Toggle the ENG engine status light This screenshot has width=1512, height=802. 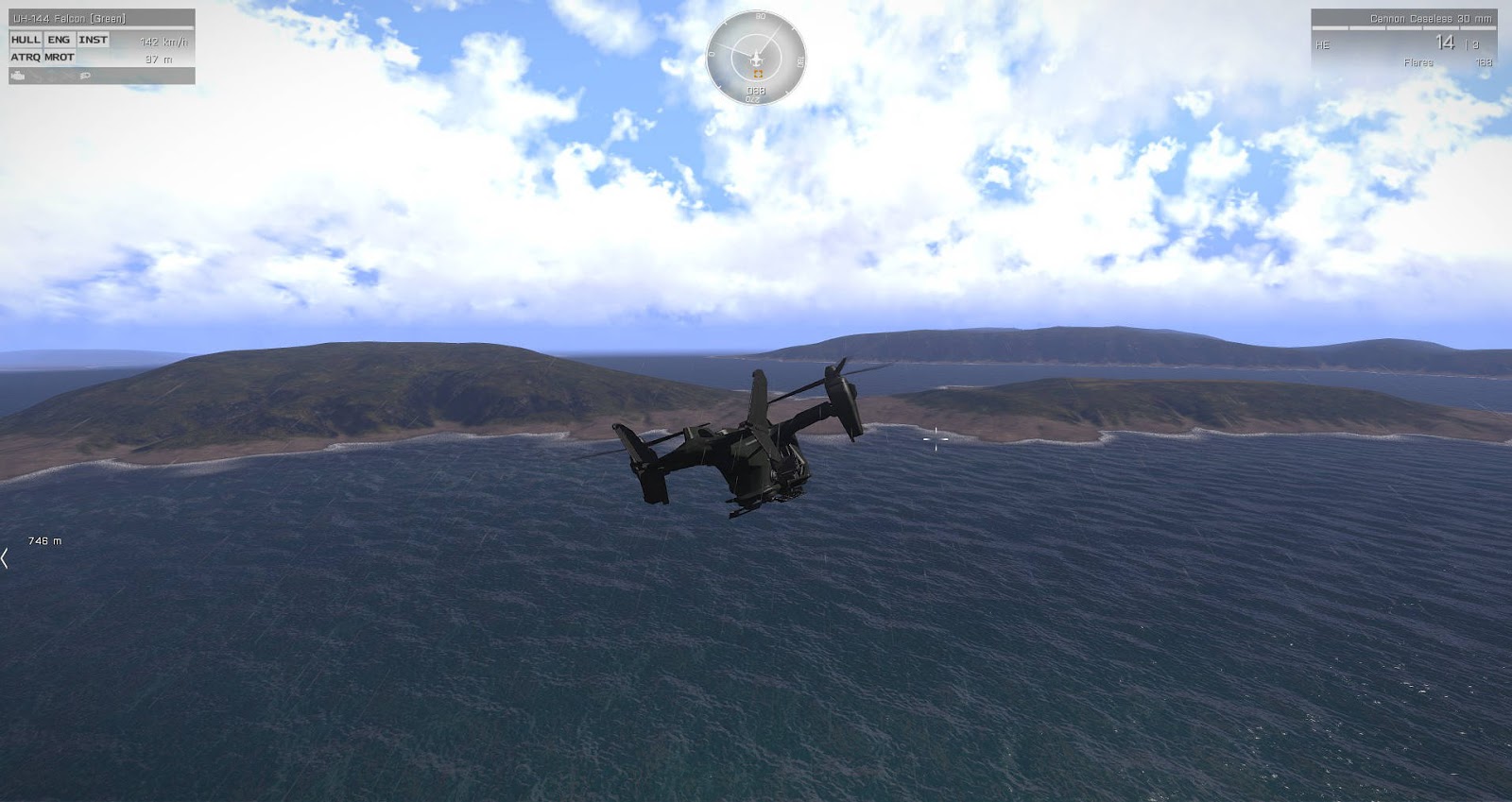click(x=59, y=41)
